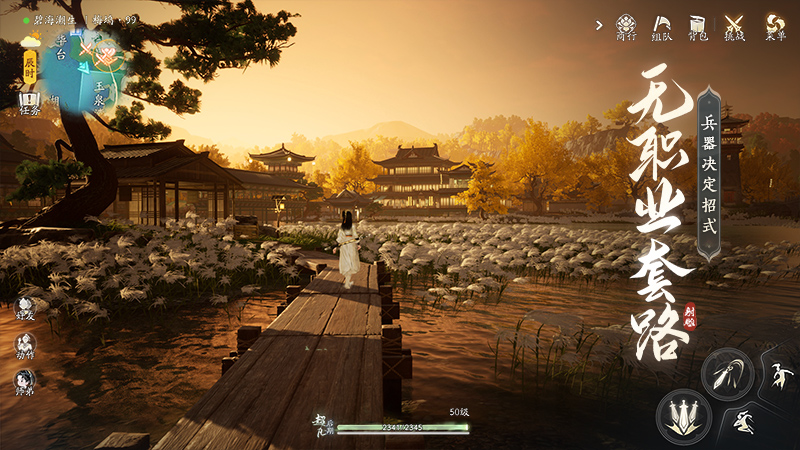The height and width of the screenshot is (450, 800).
Task: Open the 任务 quest scroll
Action: [x=29, y=103]
